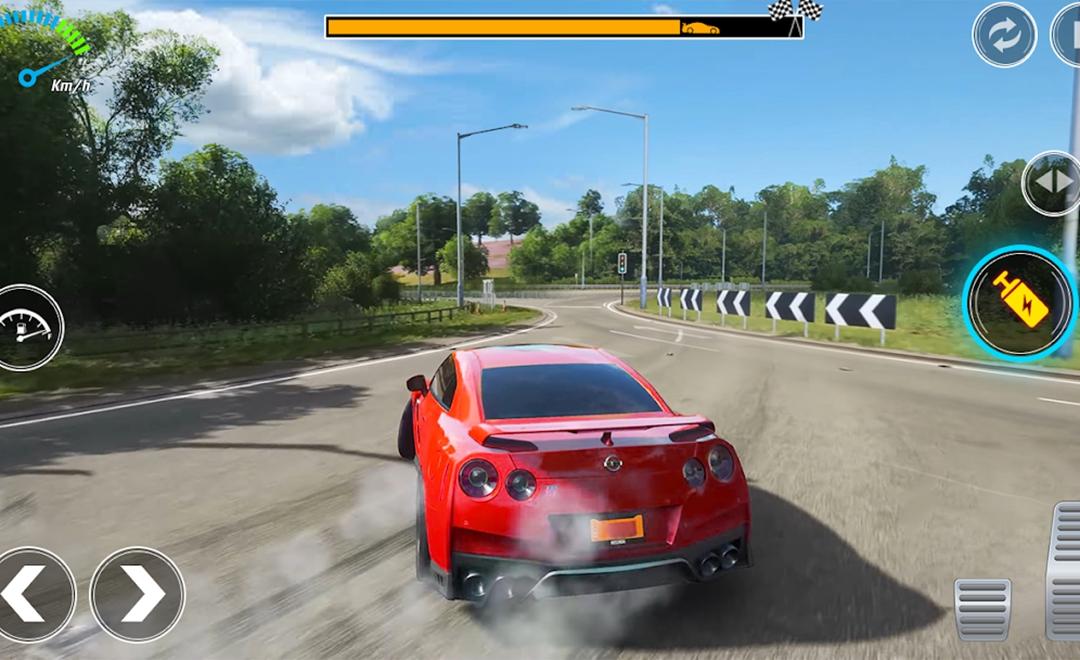This screenshot has width=1080, height=660.
Task: Tap the accelerator pedal
Action: 1064,570
